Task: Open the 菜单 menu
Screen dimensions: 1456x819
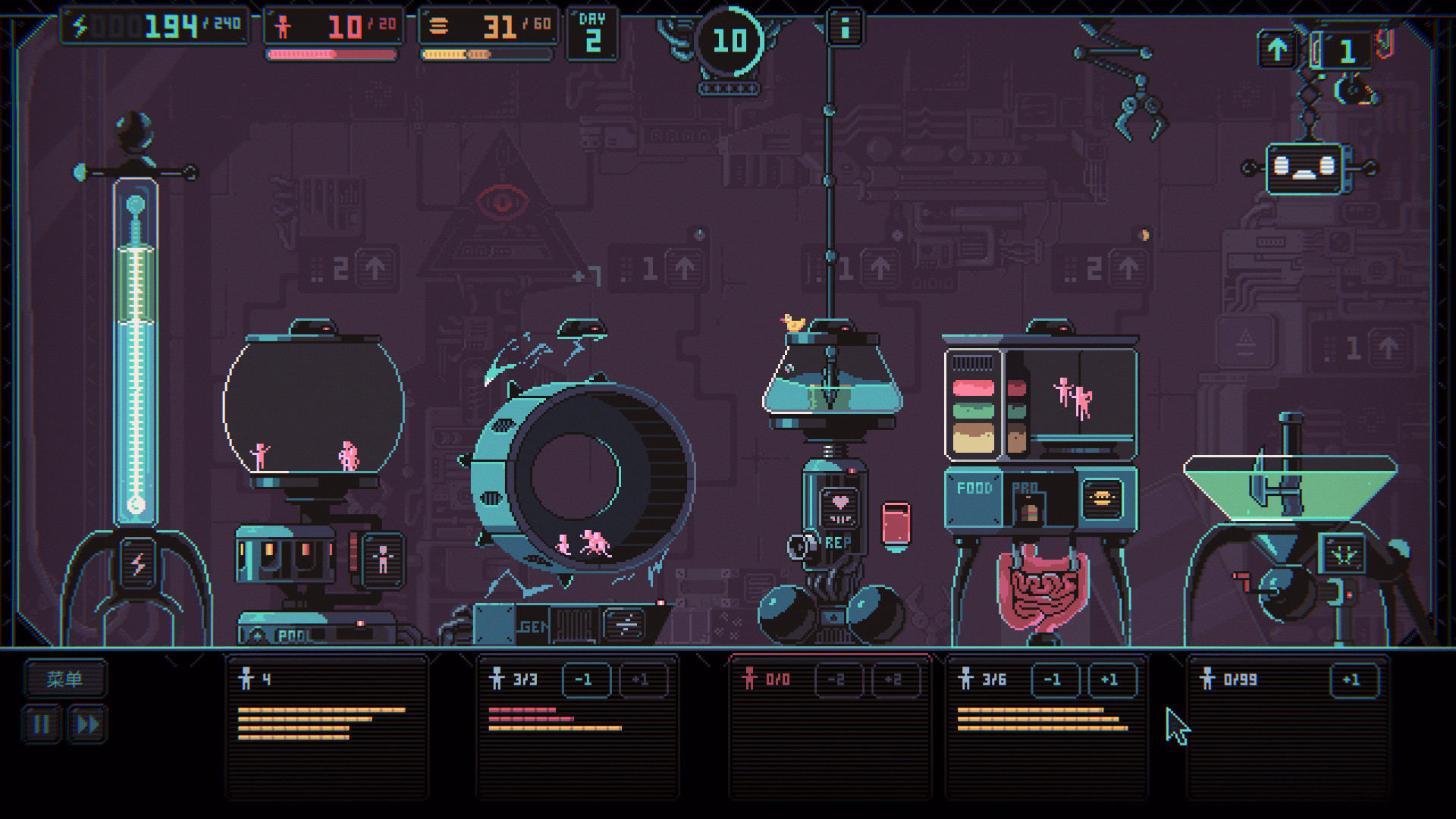Action: tap(64, 679)
